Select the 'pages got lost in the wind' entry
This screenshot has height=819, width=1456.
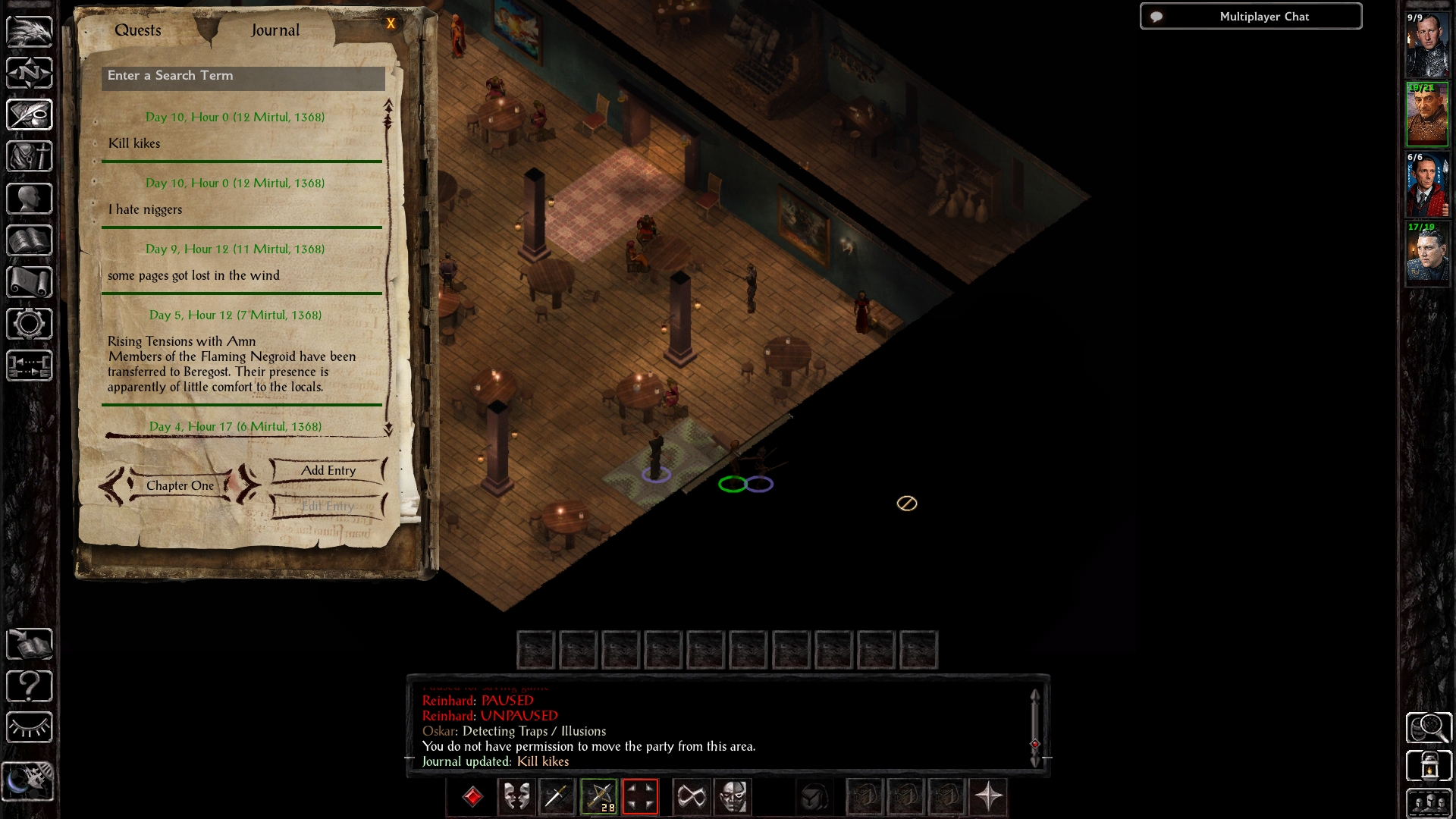point(193,275)
